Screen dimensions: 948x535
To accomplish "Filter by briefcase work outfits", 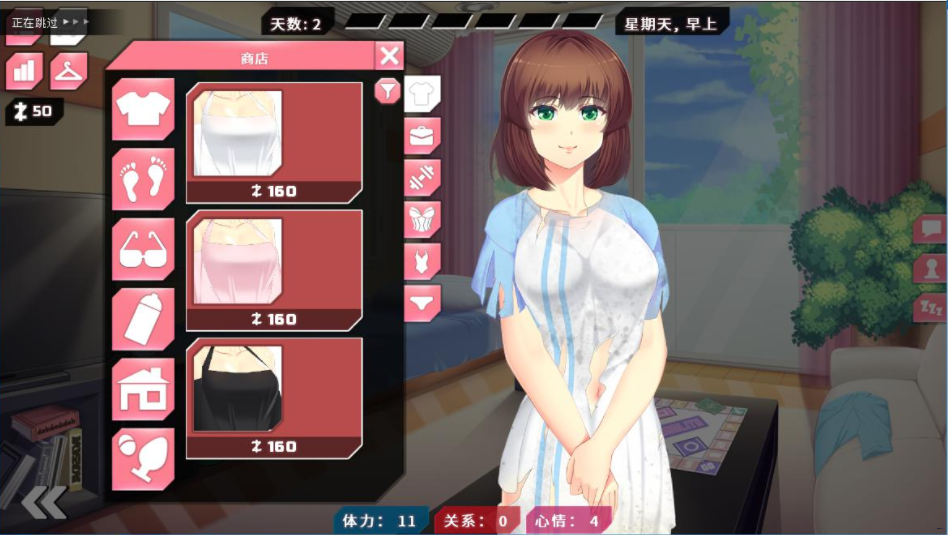I will click(x=422, y=135).
